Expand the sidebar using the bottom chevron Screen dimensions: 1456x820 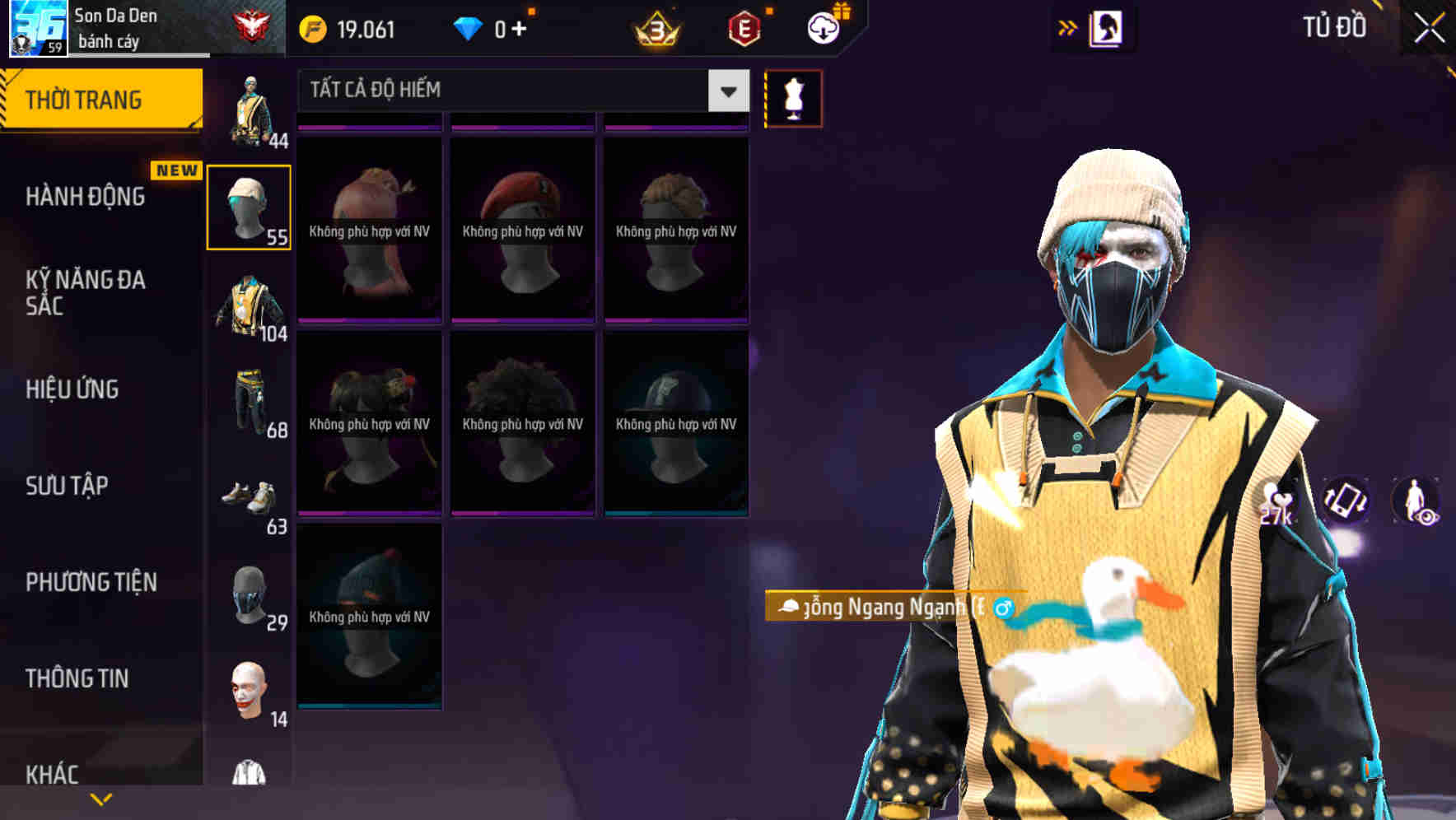point(100,799)
